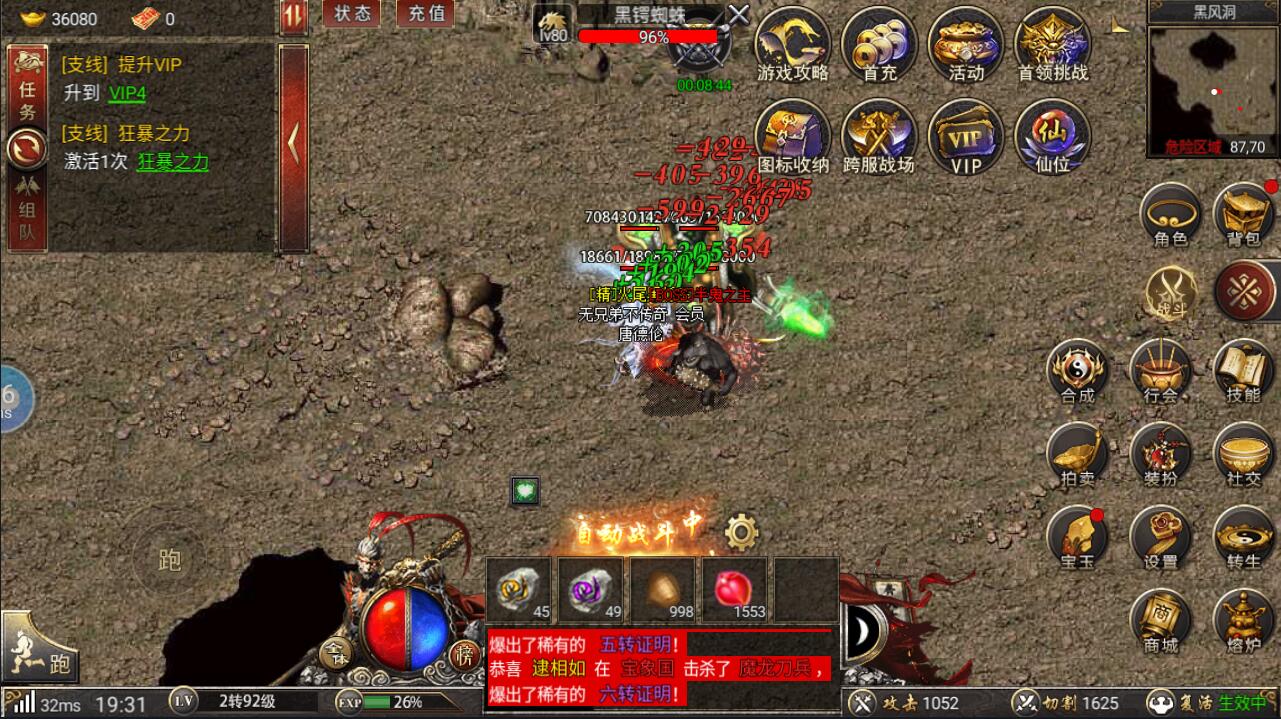Viewport: 1281px width, 719px height.
Task: Open the 技能 skills book
Action: coord(1243,371)
